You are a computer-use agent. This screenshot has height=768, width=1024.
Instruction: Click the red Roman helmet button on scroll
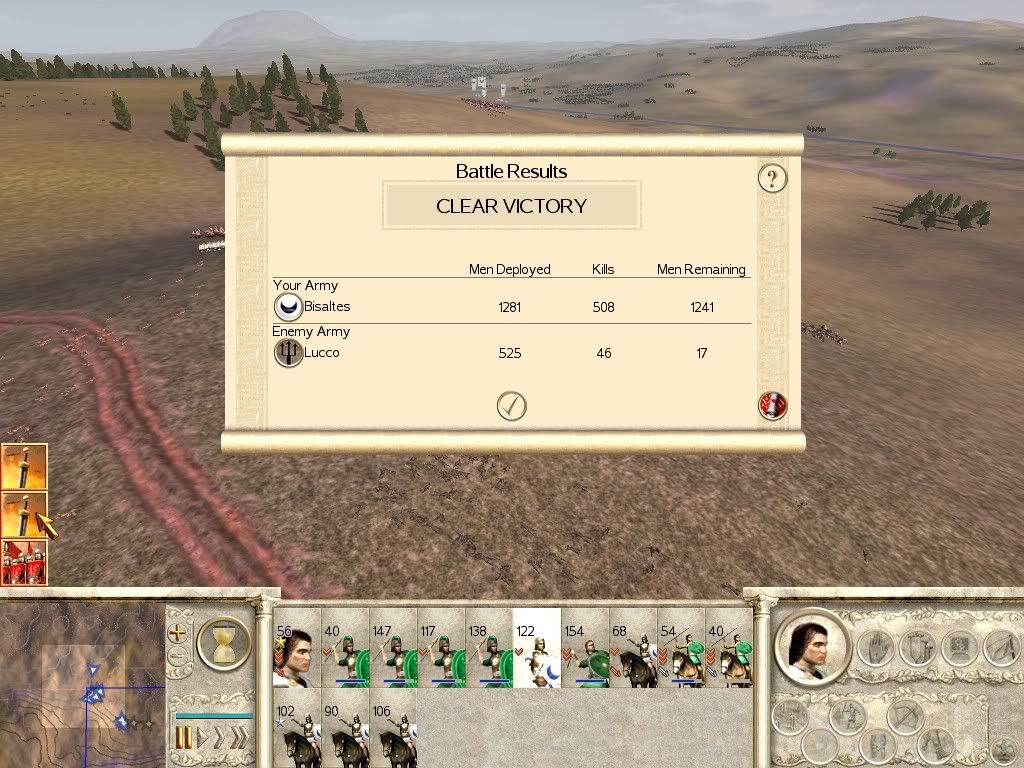(773, 406)
